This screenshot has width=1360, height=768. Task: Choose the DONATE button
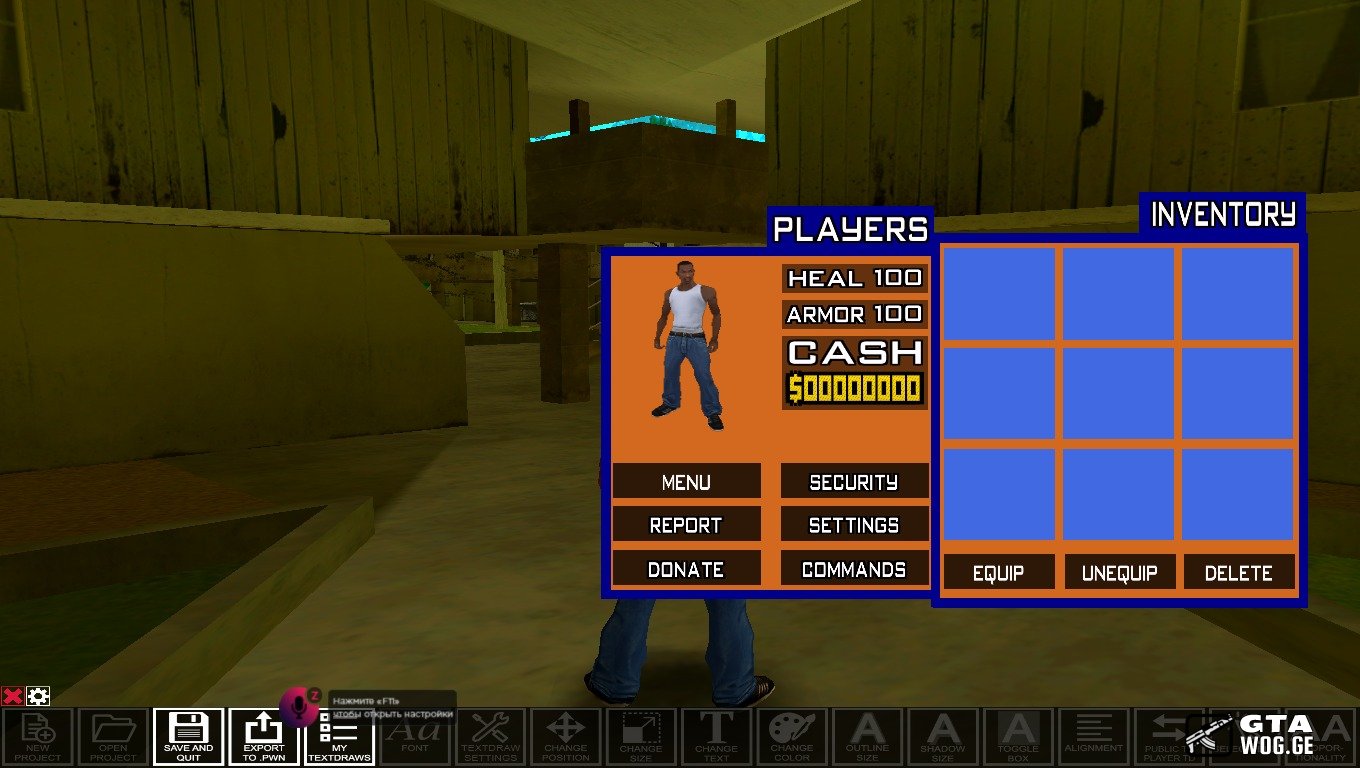point(686,568)
